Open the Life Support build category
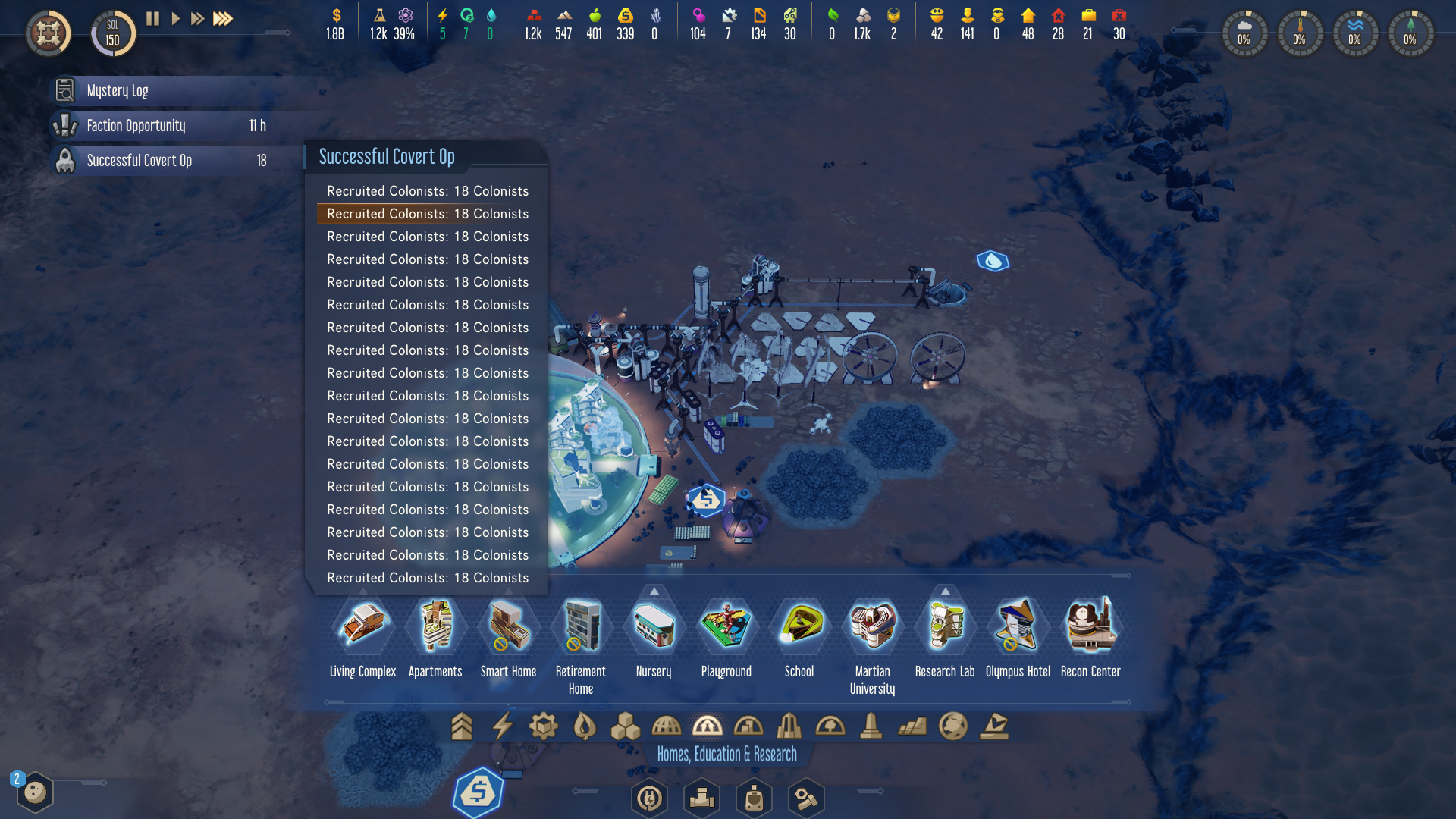This screenshot has height=819, width=1456. tap(583, 726)
